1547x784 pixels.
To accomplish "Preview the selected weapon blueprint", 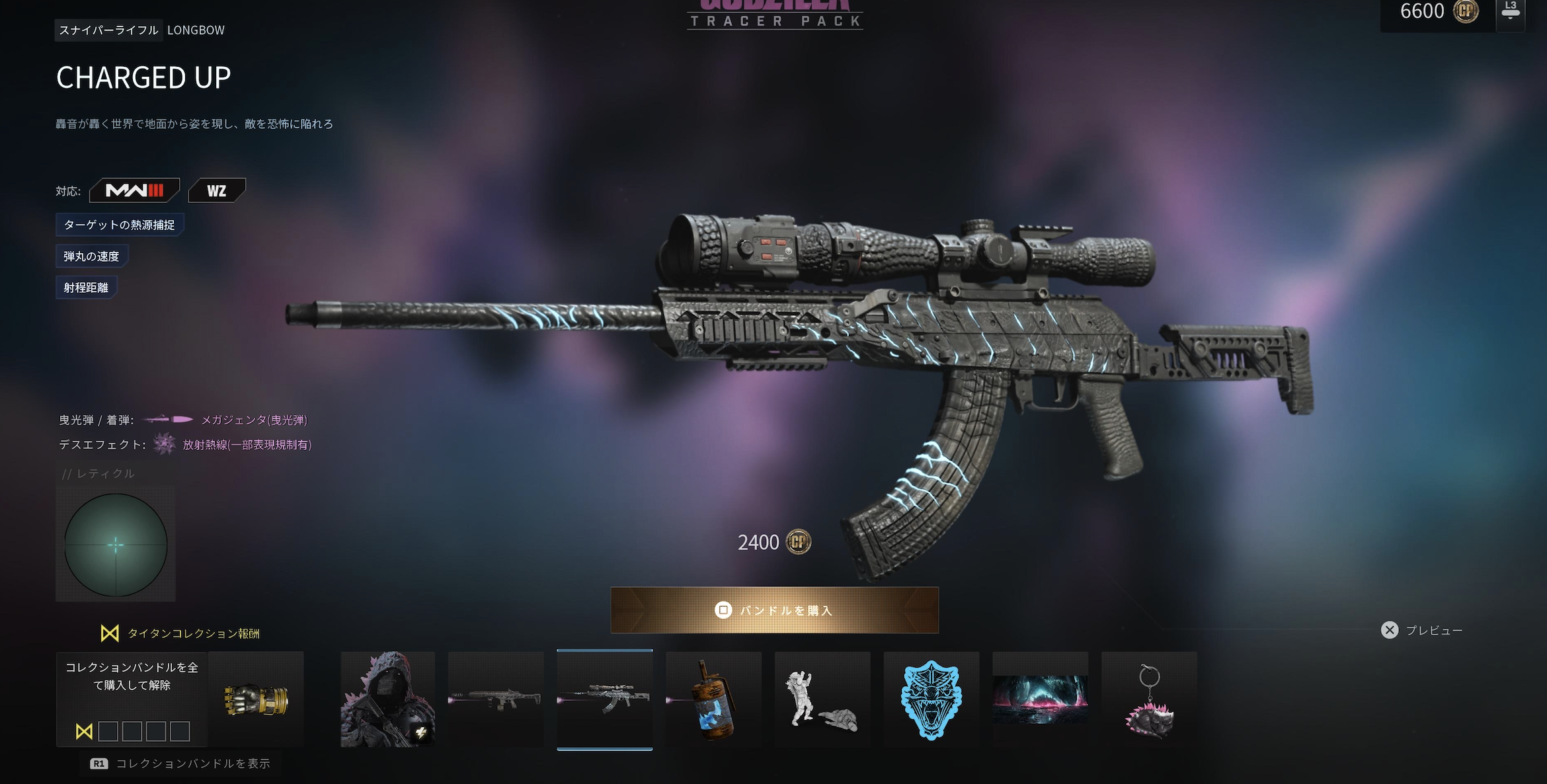I will 1421,631.
